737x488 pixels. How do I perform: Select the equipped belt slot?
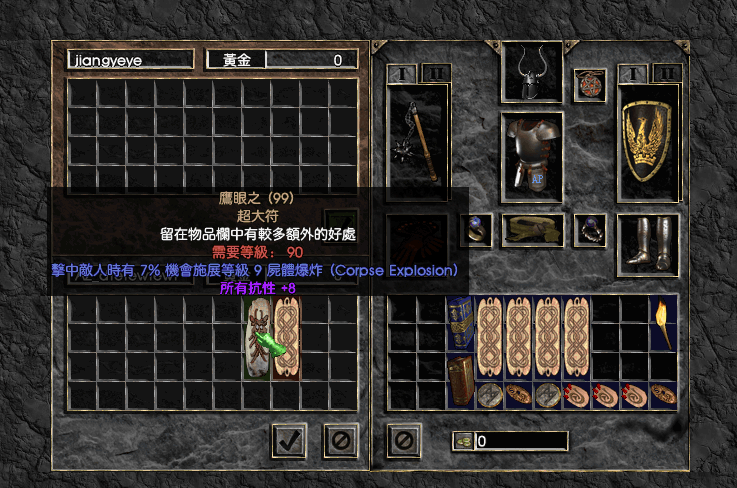tap(532, 229)
